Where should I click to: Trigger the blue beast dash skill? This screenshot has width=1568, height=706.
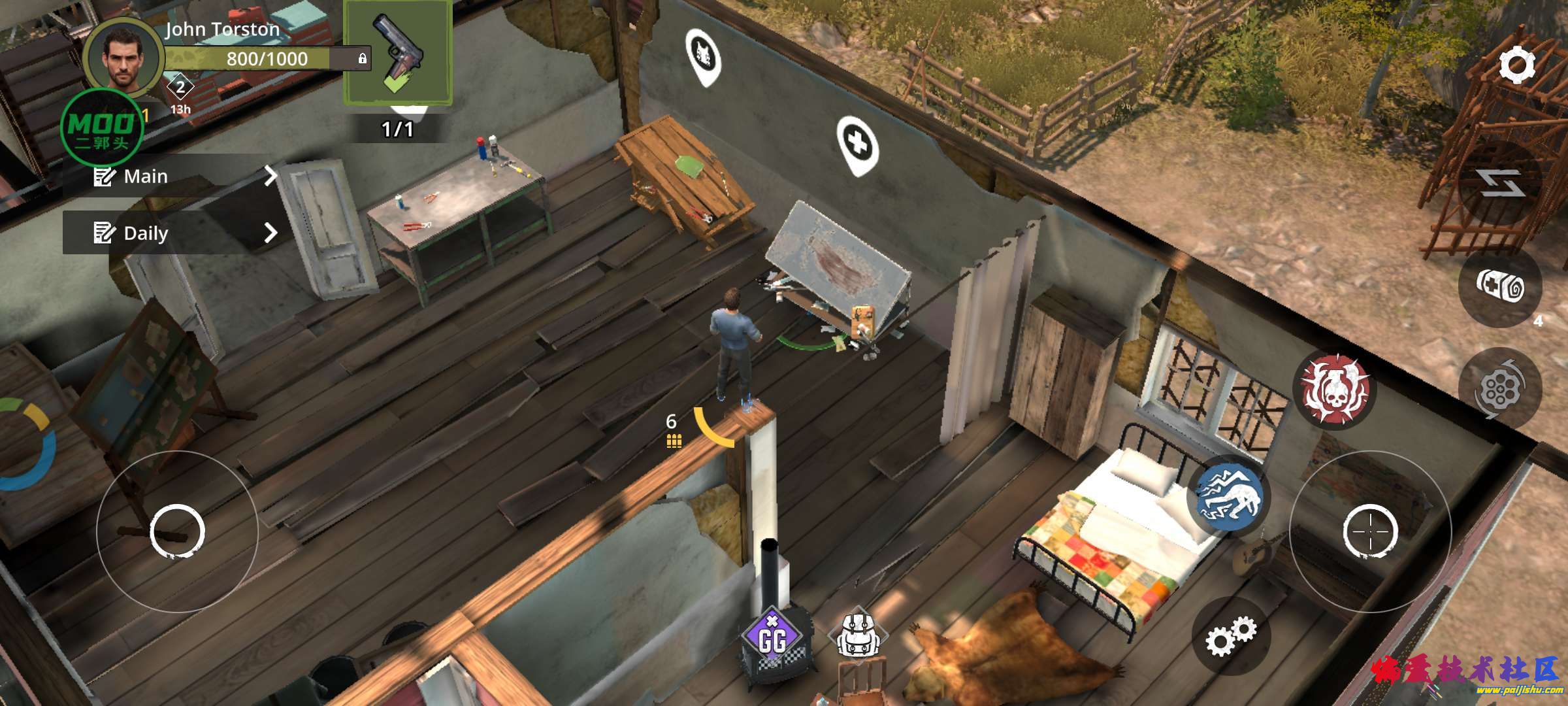(1229, 496)
